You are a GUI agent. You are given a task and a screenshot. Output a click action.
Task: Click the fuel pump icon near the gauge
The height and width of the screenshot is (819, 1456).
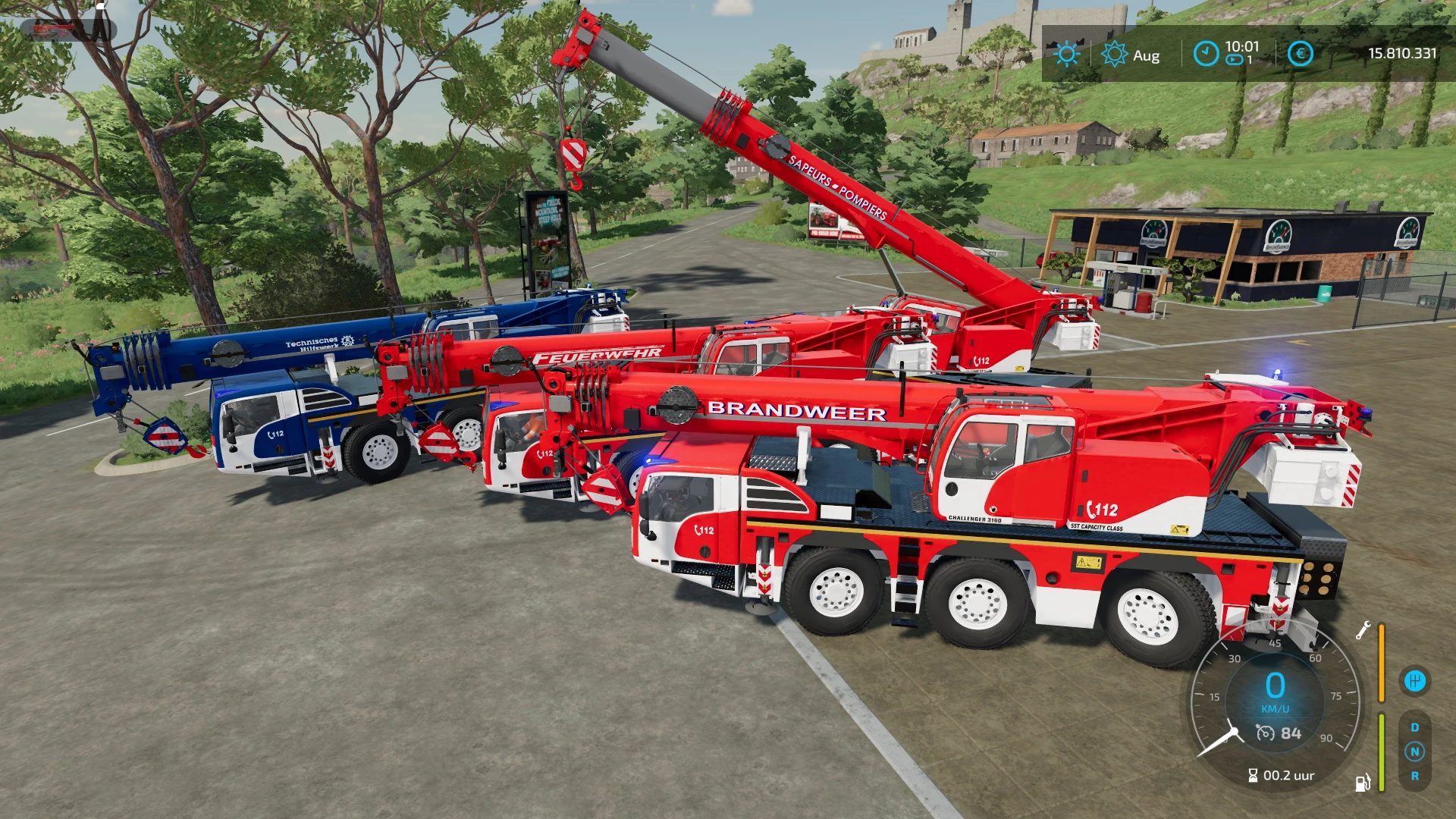click(x=1362, y=784)
